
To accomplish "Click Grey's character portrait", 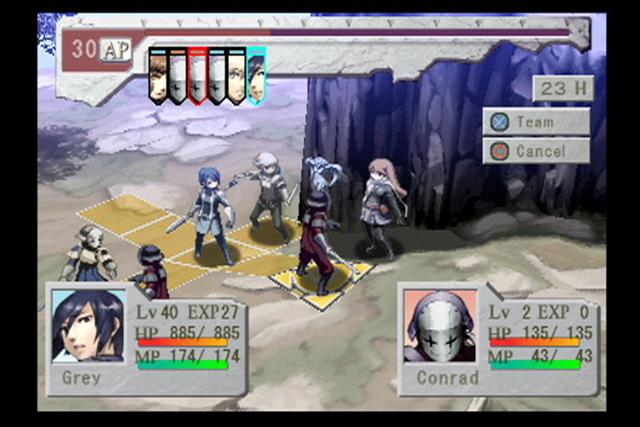I will click(x=88, y=326).
